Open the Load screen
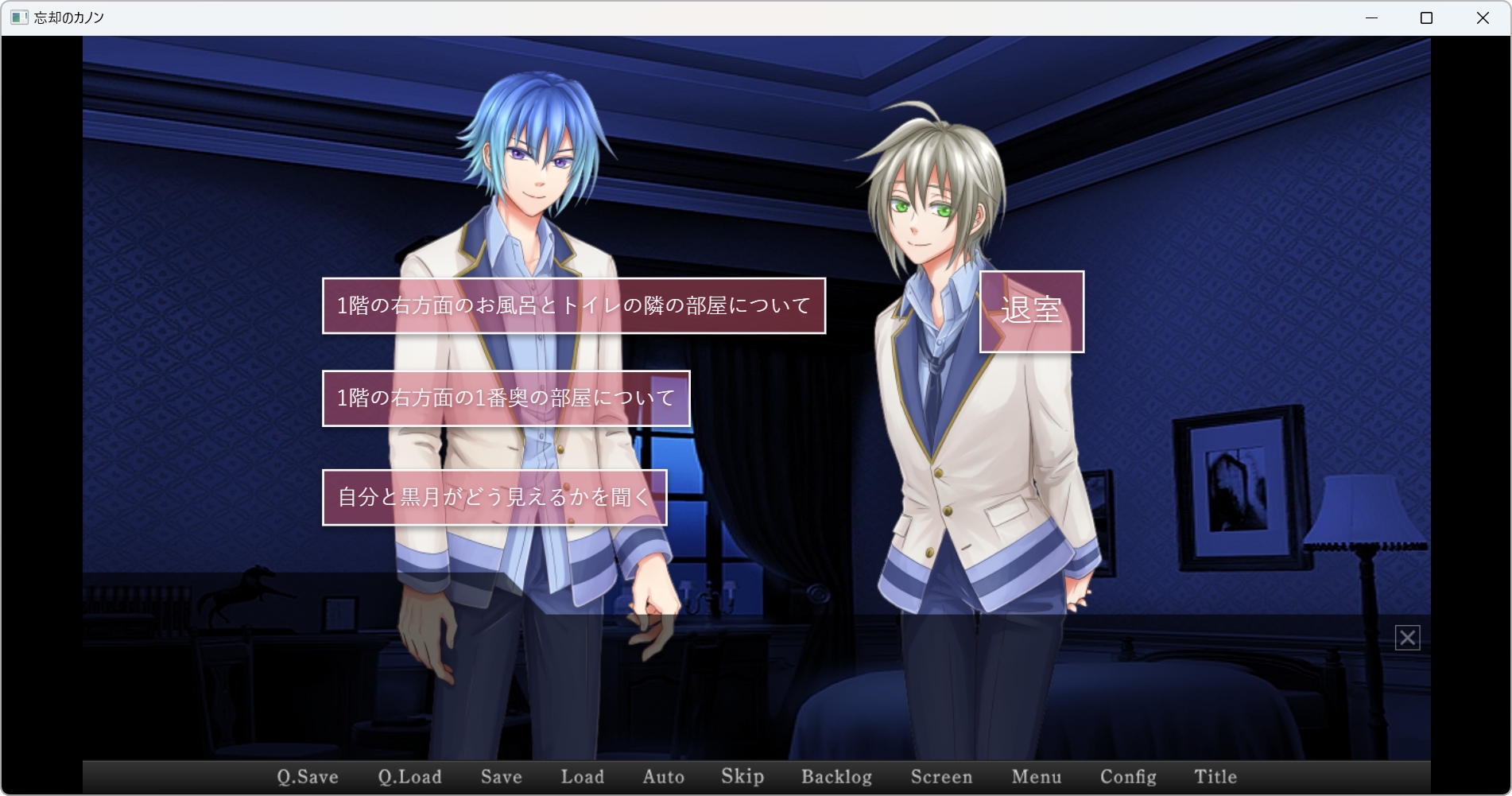 pos(582,777)
